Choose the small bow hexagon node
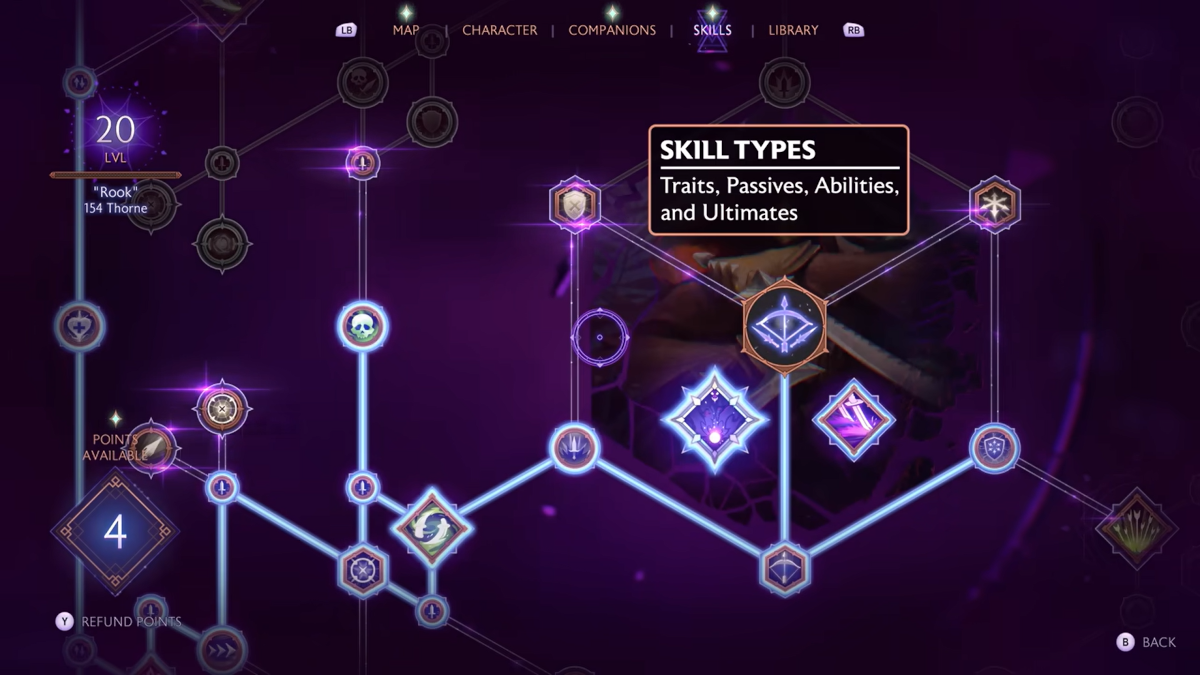The width and height of the screenshot is (1200, 675). (x=785, y=568)
